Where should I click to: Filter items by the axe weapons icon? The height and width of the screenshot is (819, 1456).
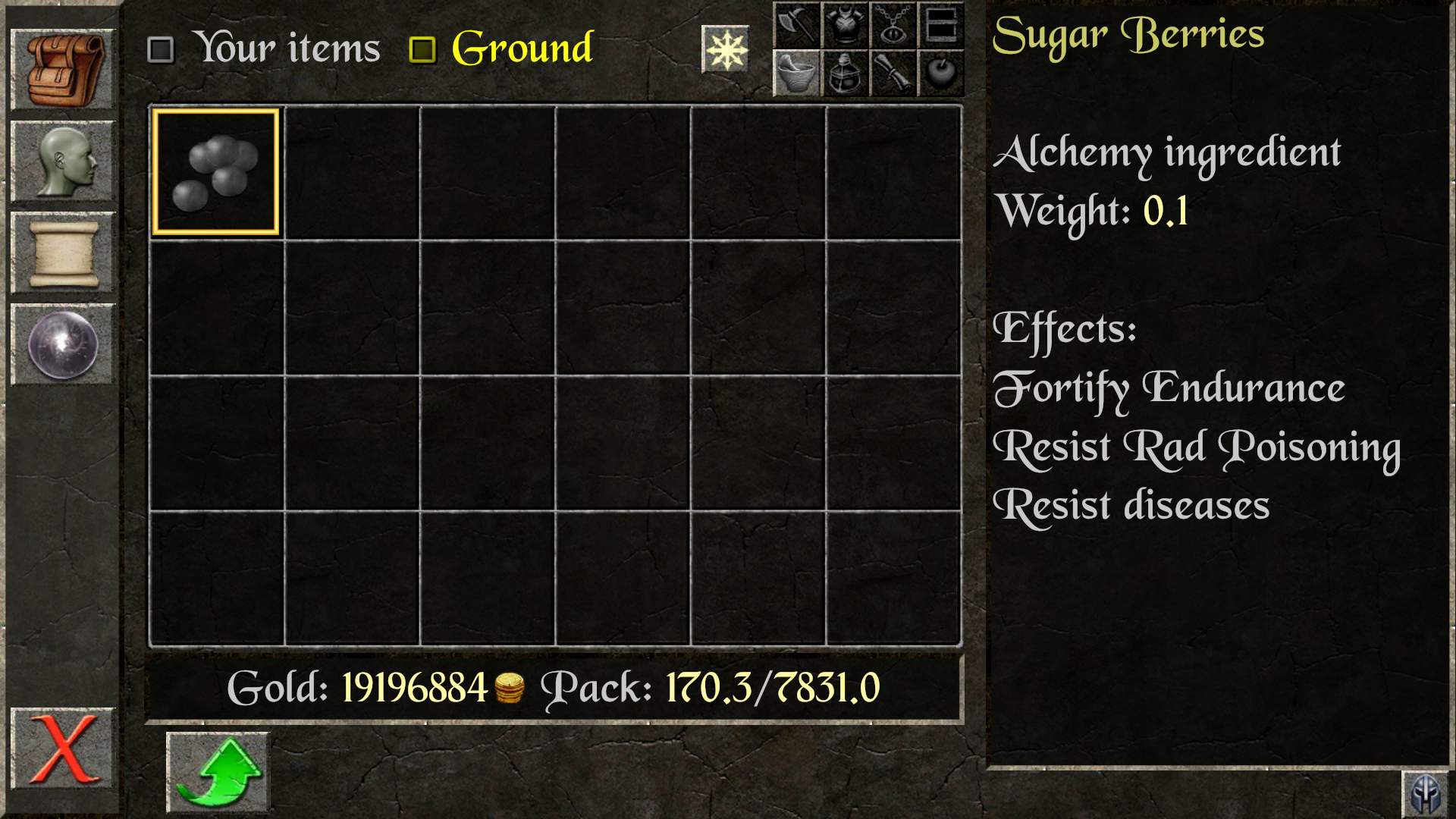[x=795, y=25]
